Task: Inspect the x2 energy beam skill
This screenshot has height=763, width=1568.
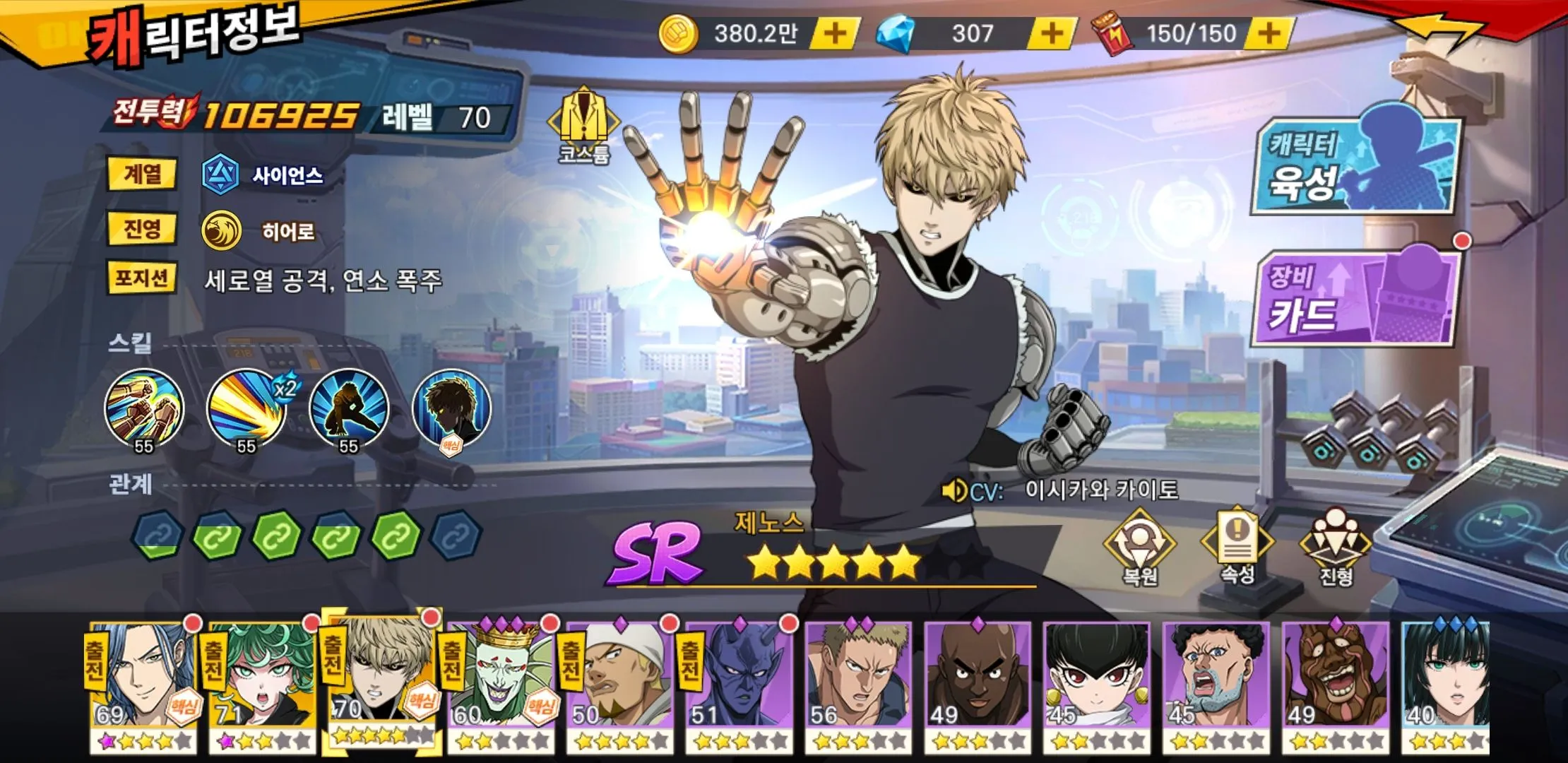Action: [x=247, y=410]
